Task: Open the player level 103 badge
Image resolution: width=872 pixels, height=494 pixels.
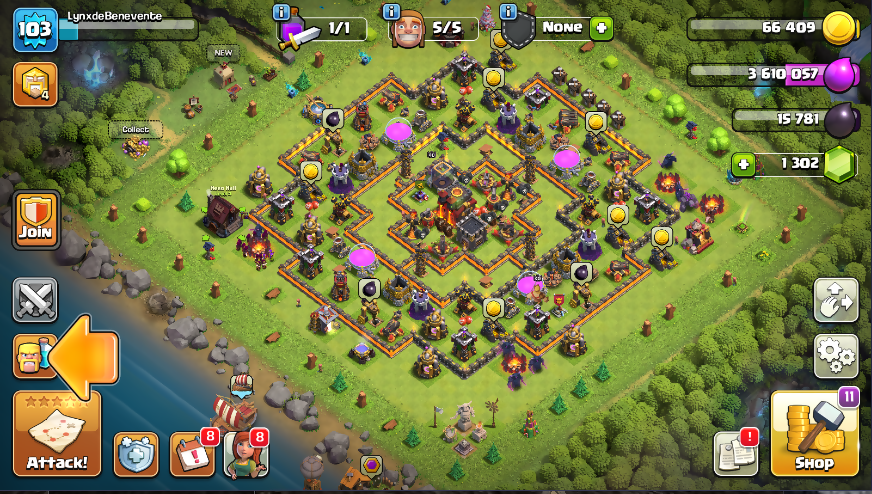Action: point(33,30)
